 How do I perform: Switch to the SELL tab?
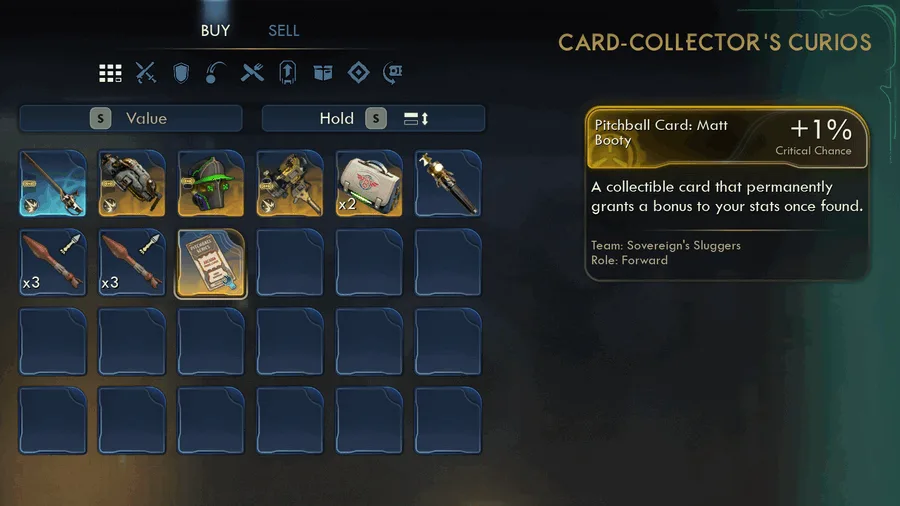(284, 30)
